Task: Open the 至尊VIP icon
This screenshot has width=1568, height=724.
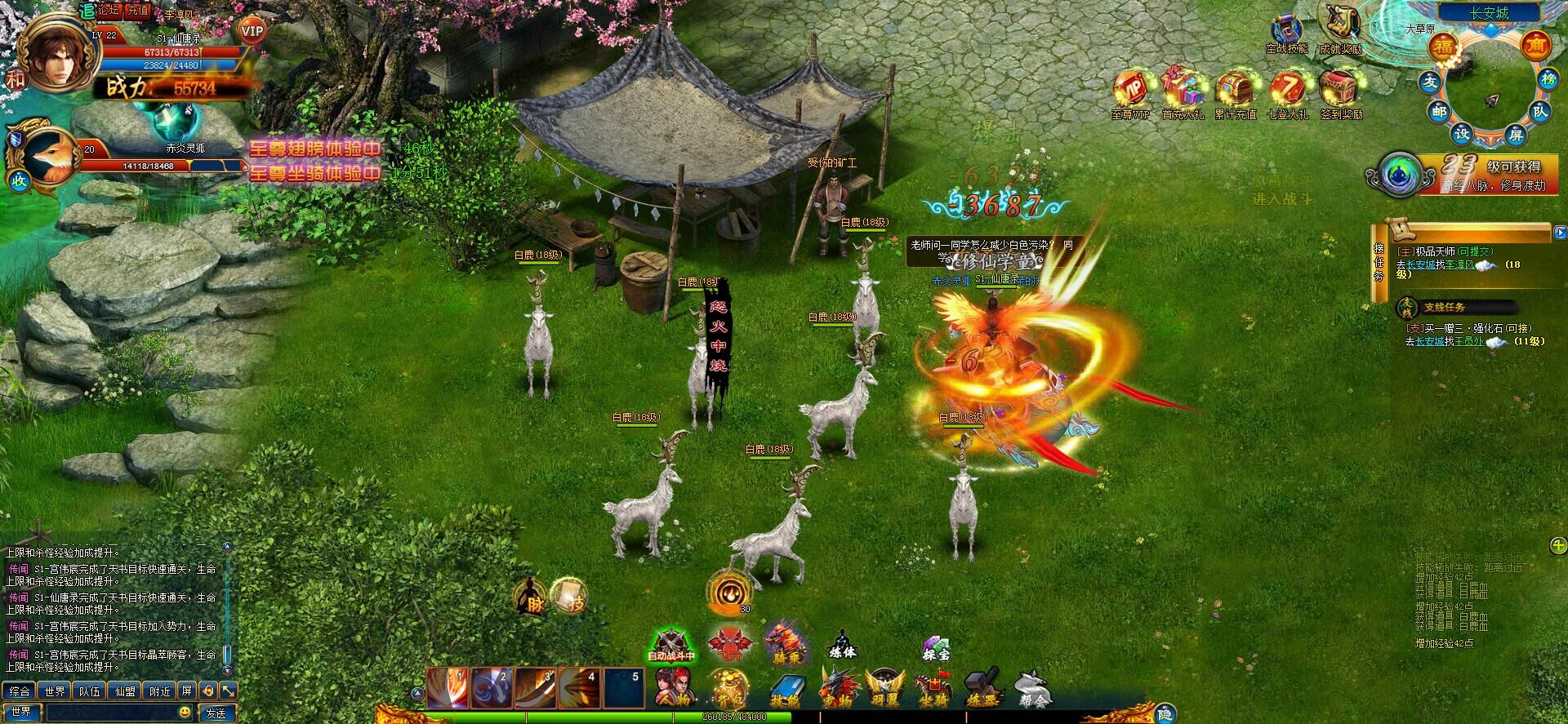Action: [x=1131, y=94]
